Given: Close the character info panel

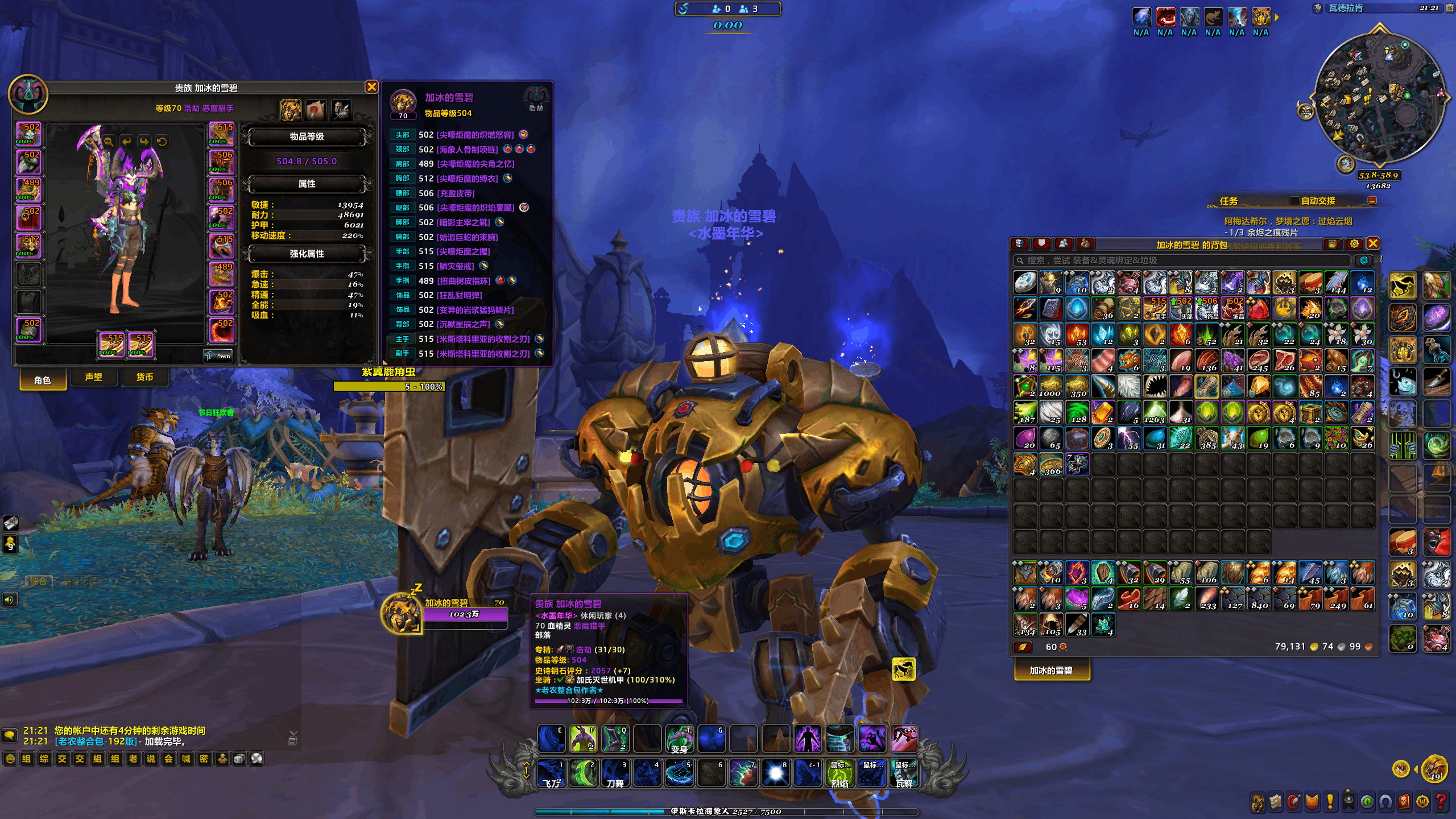Looking at the screenshot, I should coord(371,87).
